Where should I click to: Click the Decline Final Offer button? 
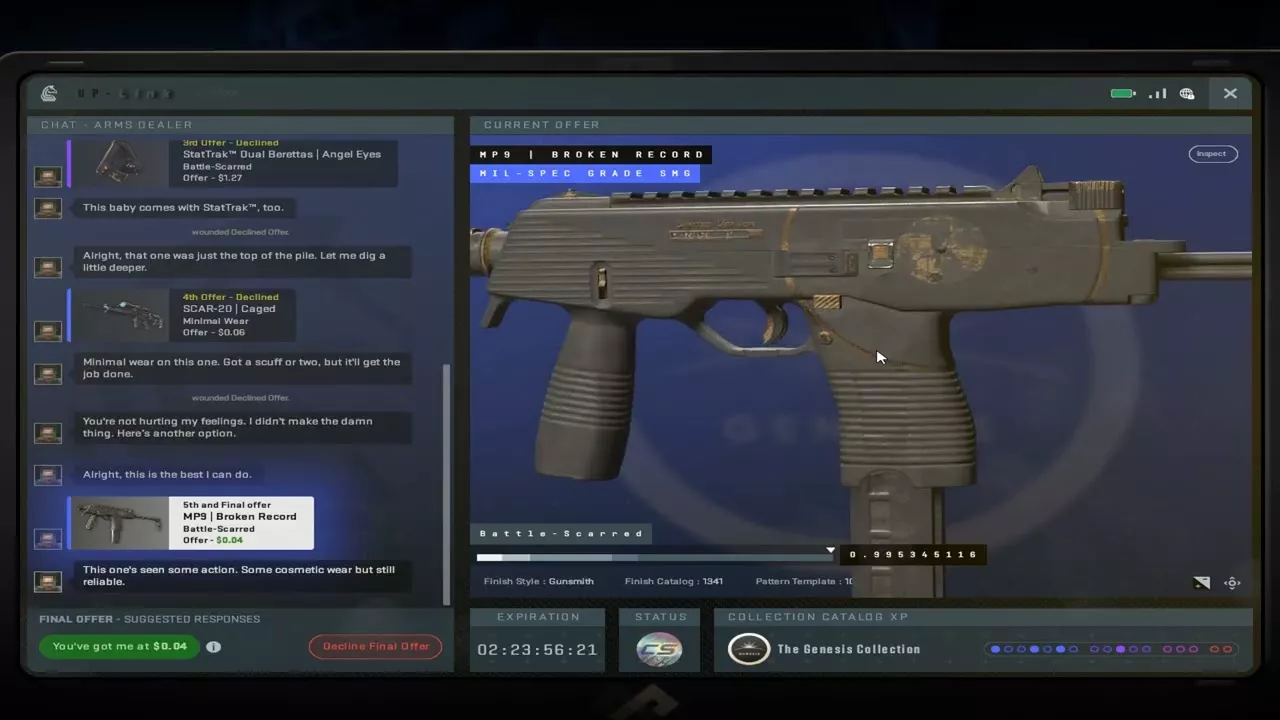(375, 646)
